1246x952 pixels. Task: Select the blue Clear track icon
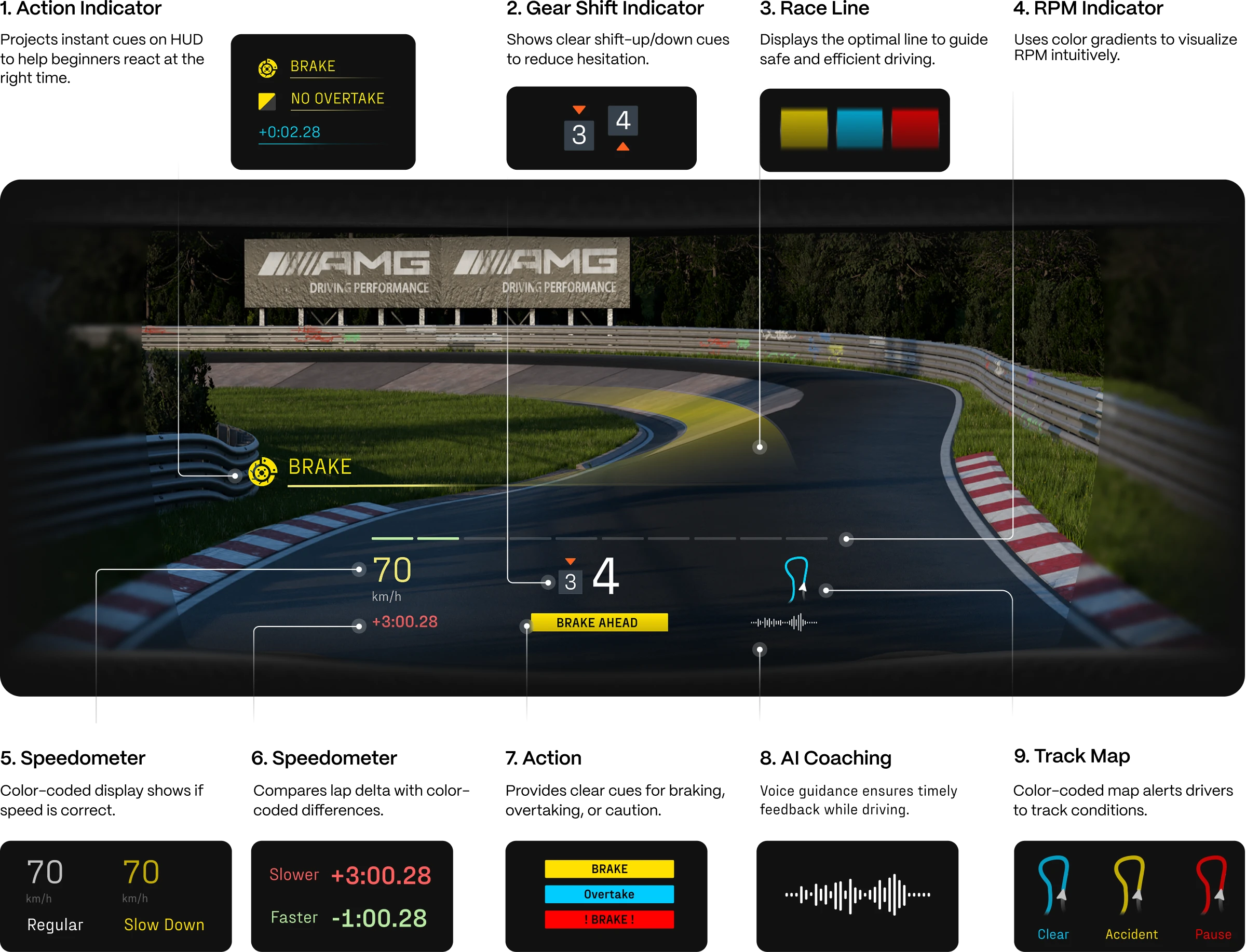[1053, 886]
